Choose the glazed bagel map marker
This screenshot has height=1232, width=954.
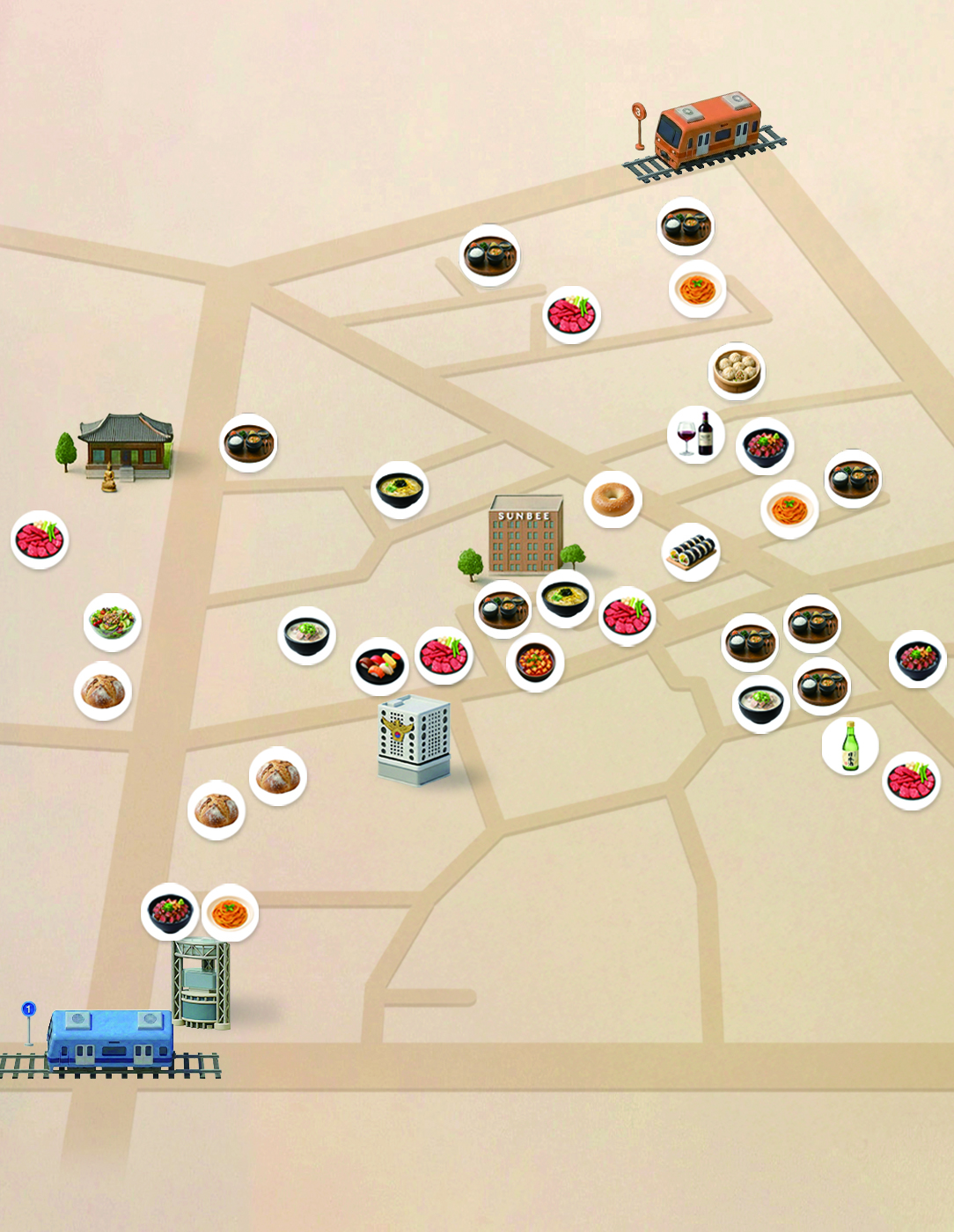coord(613,500)
